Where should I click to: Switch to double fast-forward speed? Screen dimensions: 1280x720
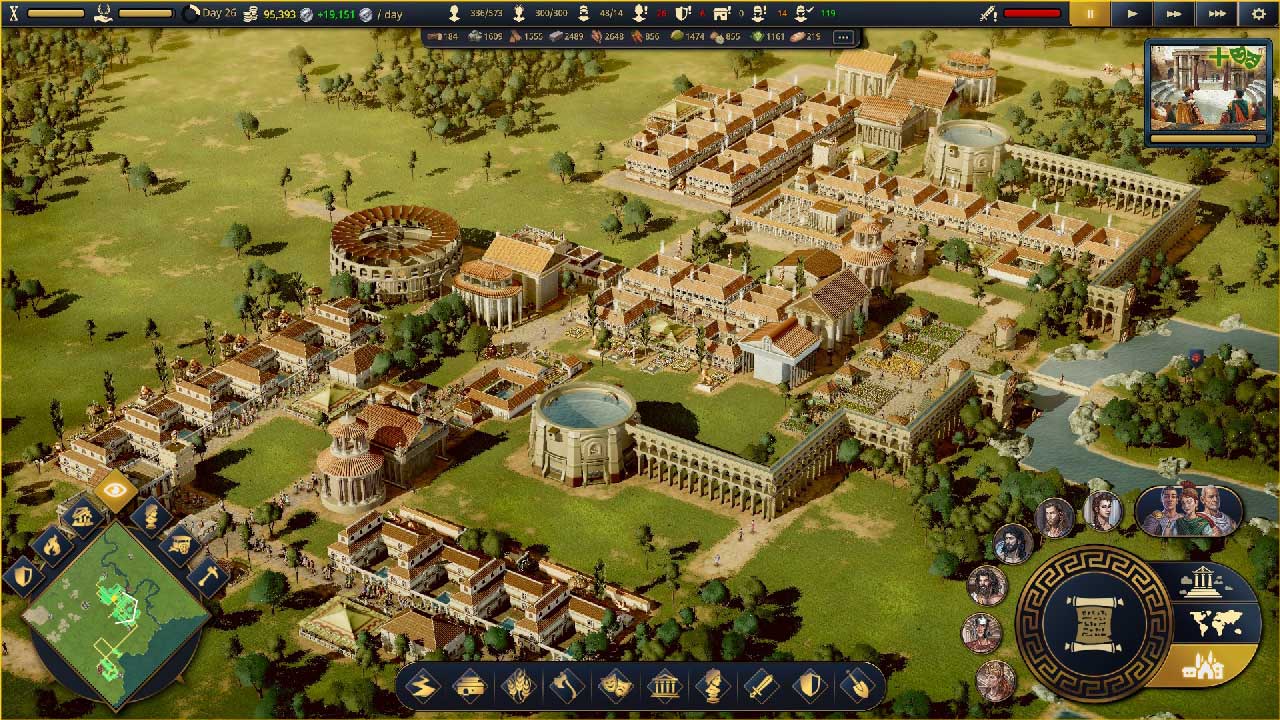click(1174, 14)
